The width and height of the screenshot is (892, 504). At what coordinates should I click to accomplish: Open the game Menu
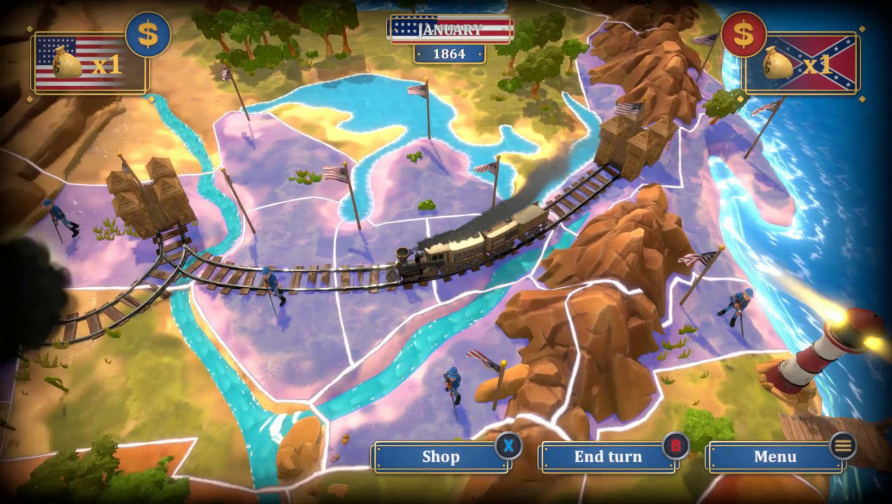[x=775, y=457]
